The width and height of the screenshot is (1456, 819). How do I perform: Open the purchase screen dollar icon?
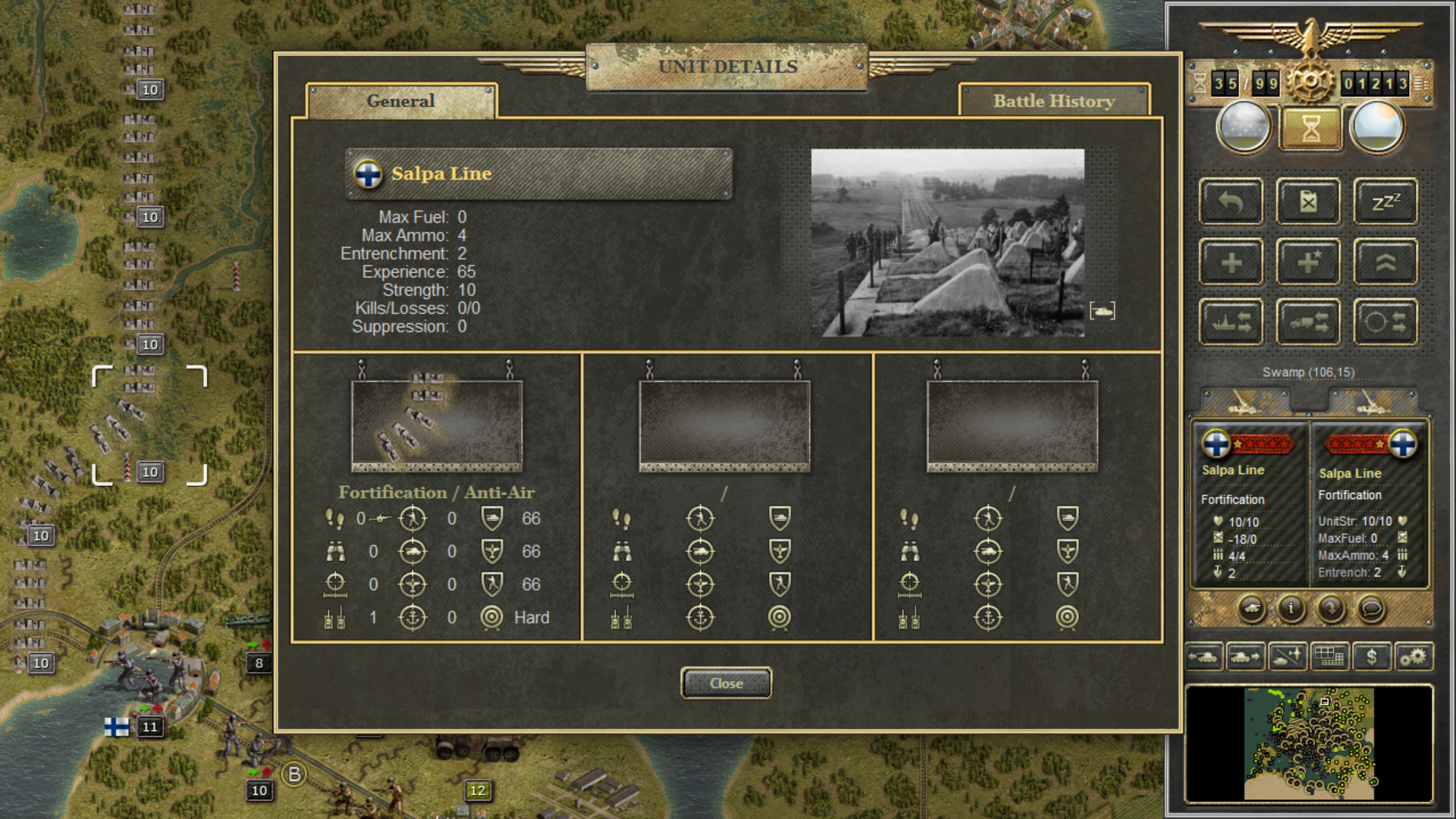click(1372, 657)
